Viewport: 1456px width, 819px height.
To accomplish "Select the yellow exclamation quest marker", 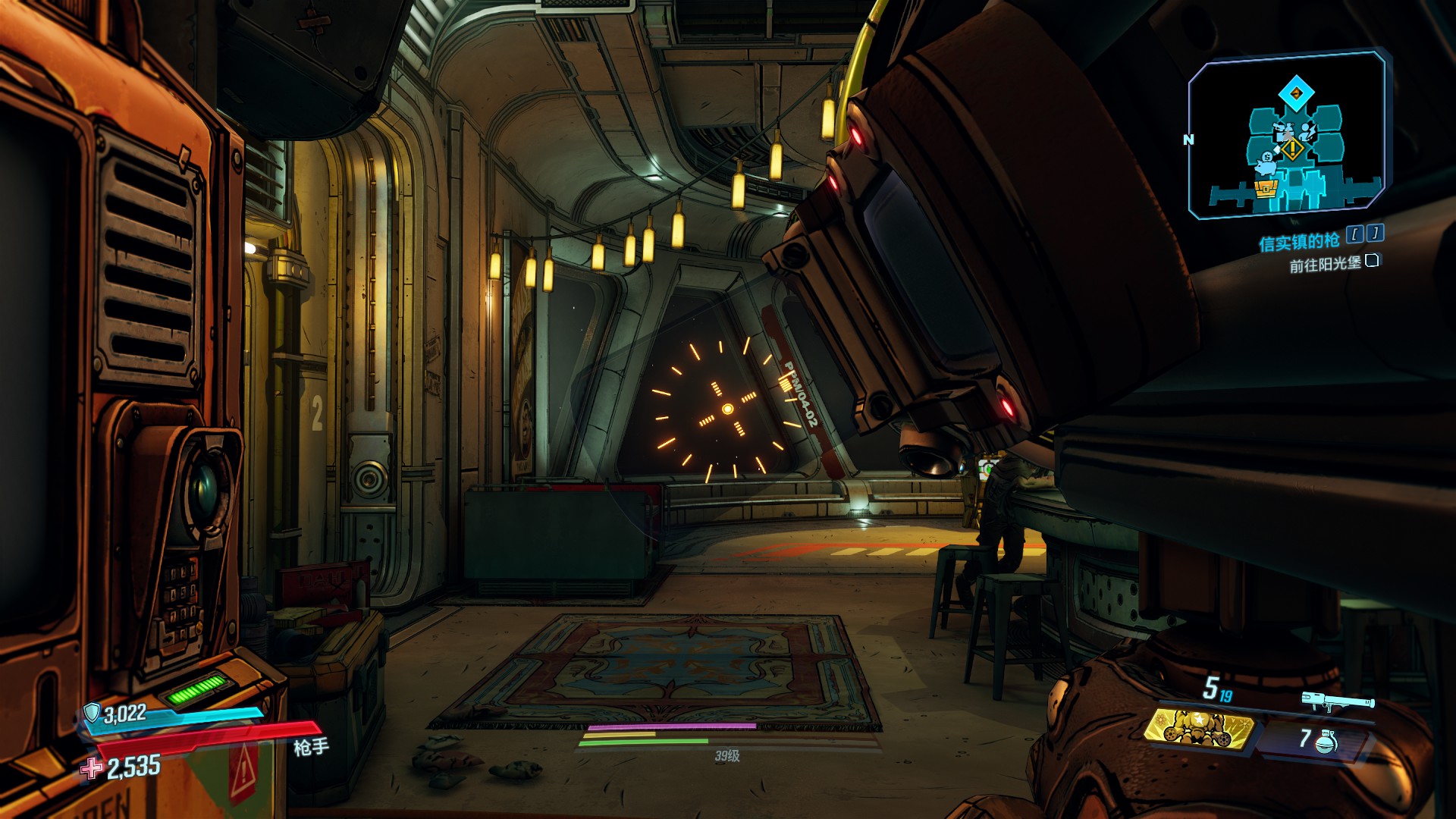I will (x=1292, y=149).
